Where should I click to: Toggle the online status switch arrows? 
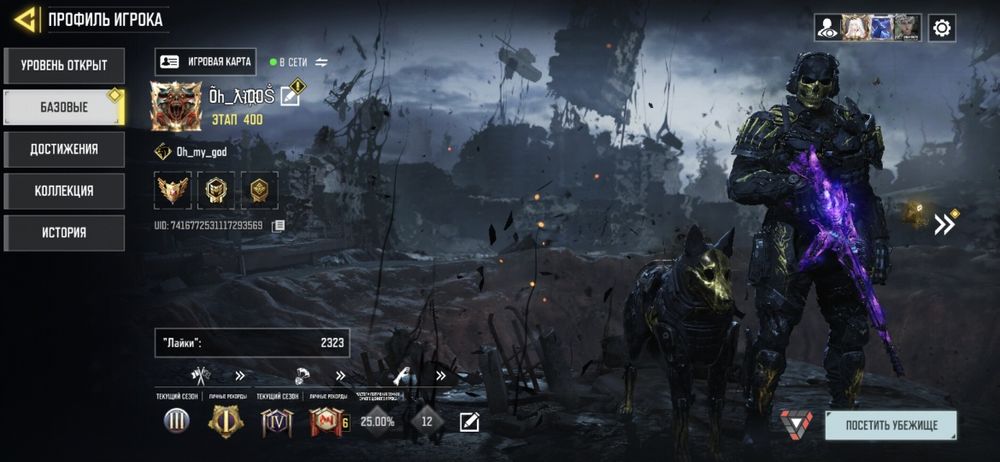(322, 62)
